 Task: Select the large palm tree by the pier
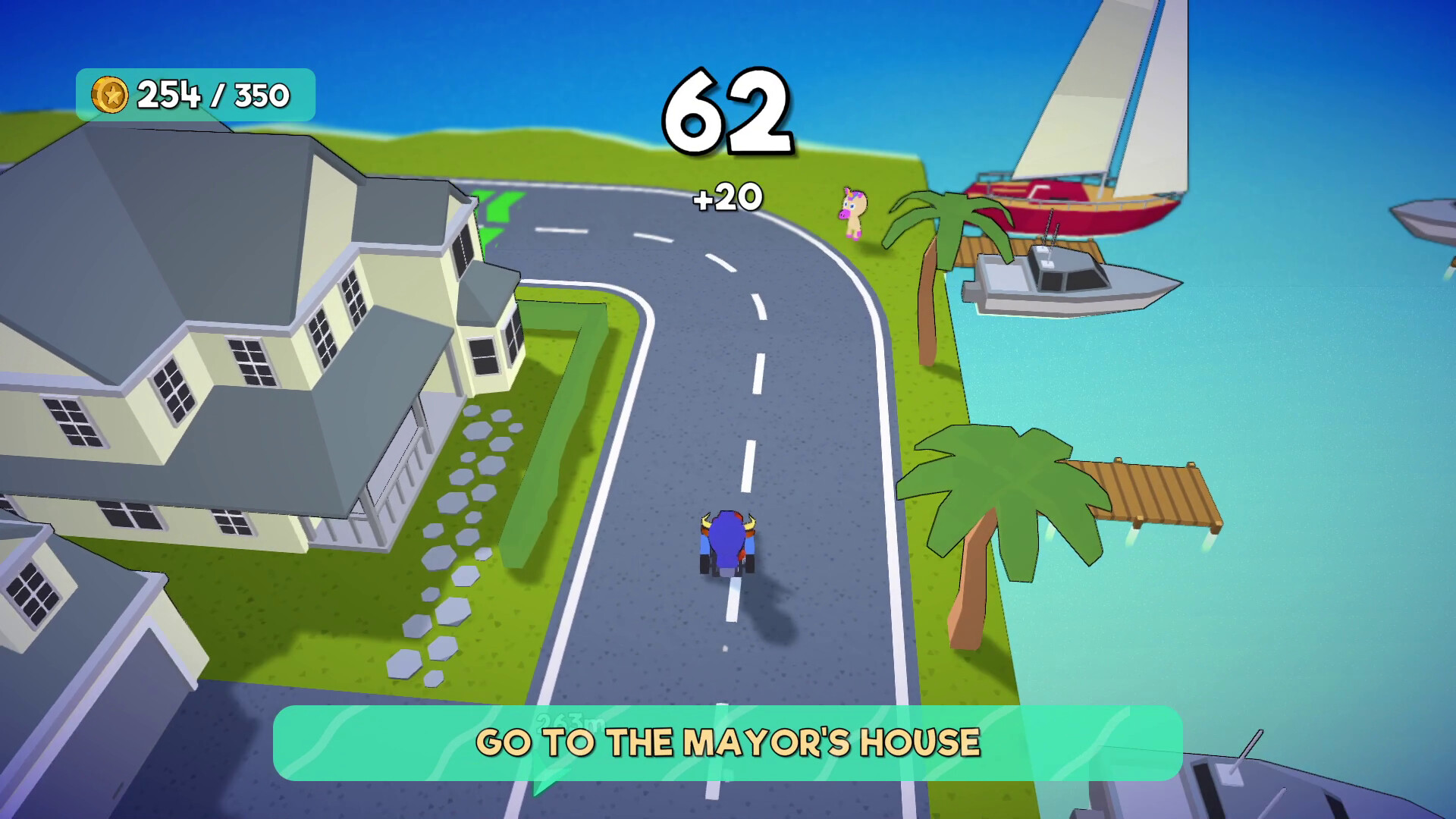[1009, 493]
